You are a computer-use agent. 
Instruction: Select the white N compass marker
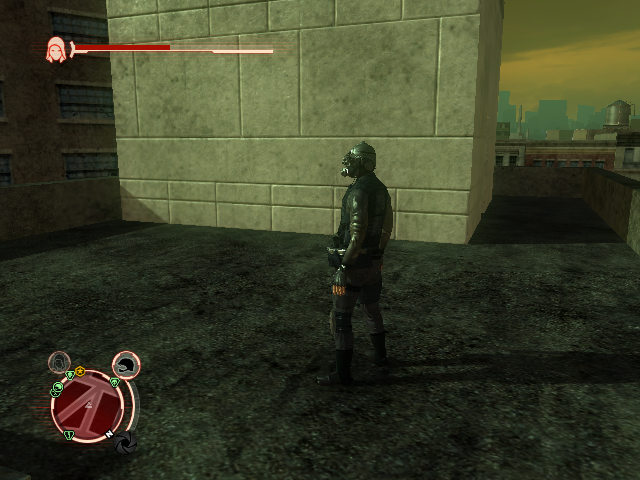pos(110,433)
